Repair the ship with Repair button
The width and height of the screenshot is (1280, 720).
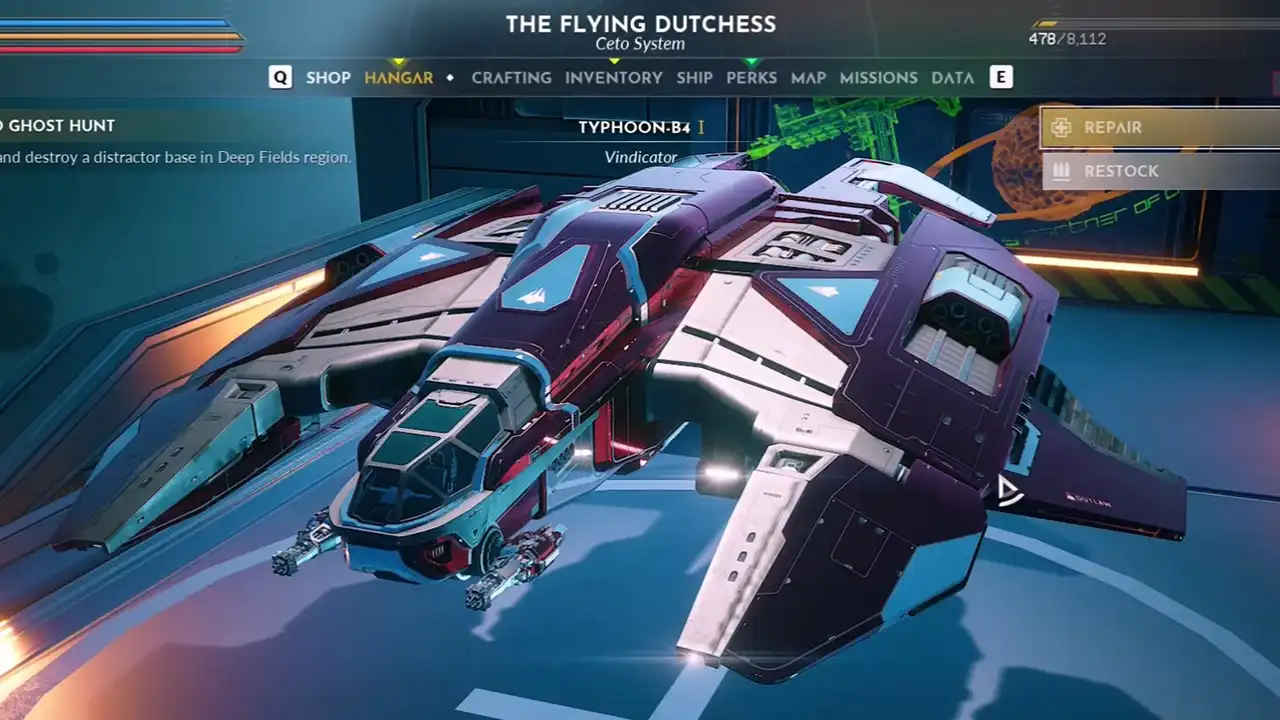(1160, 128)
